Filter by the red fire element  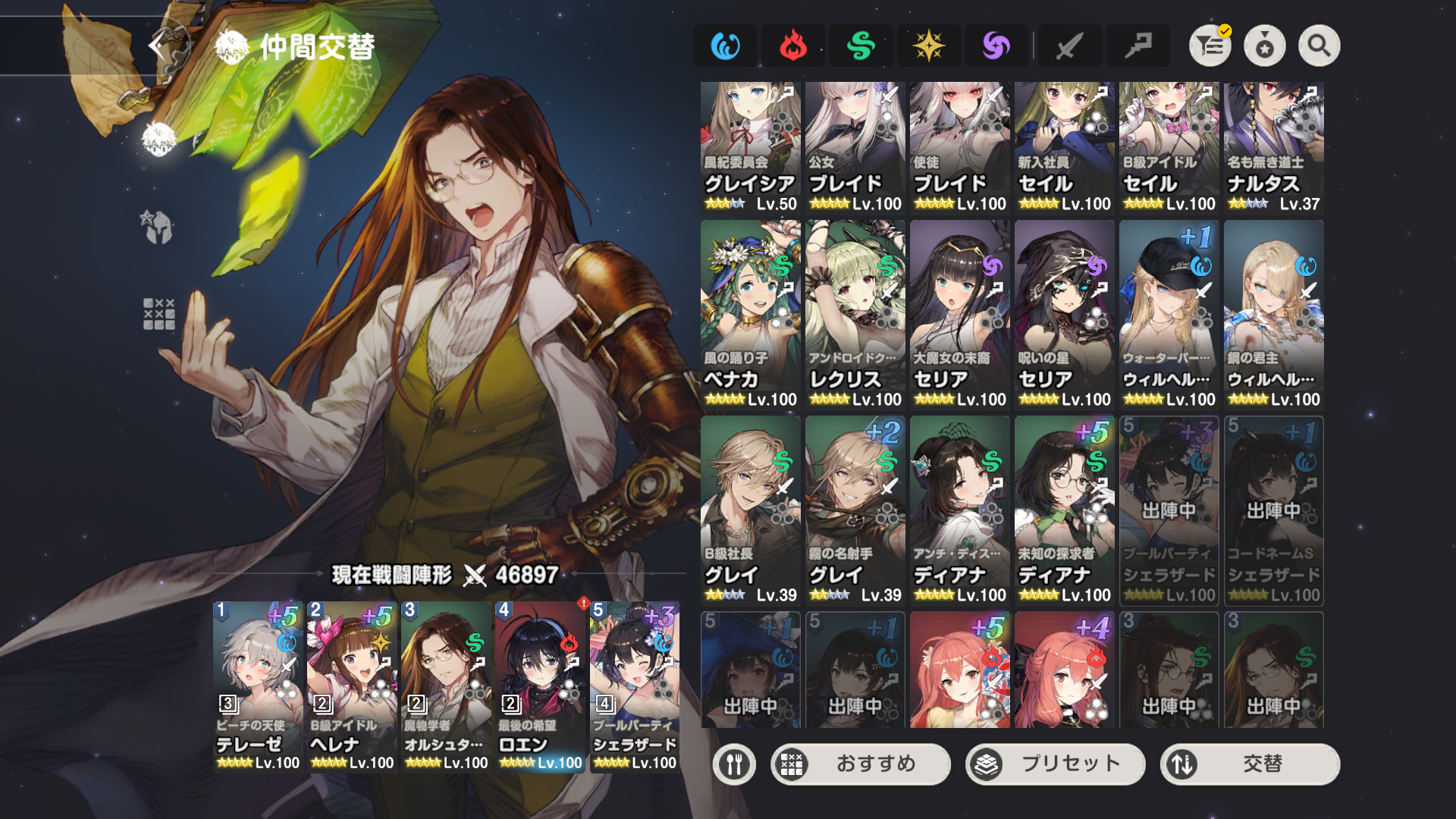pyautogui.click(x=793, y=46)
